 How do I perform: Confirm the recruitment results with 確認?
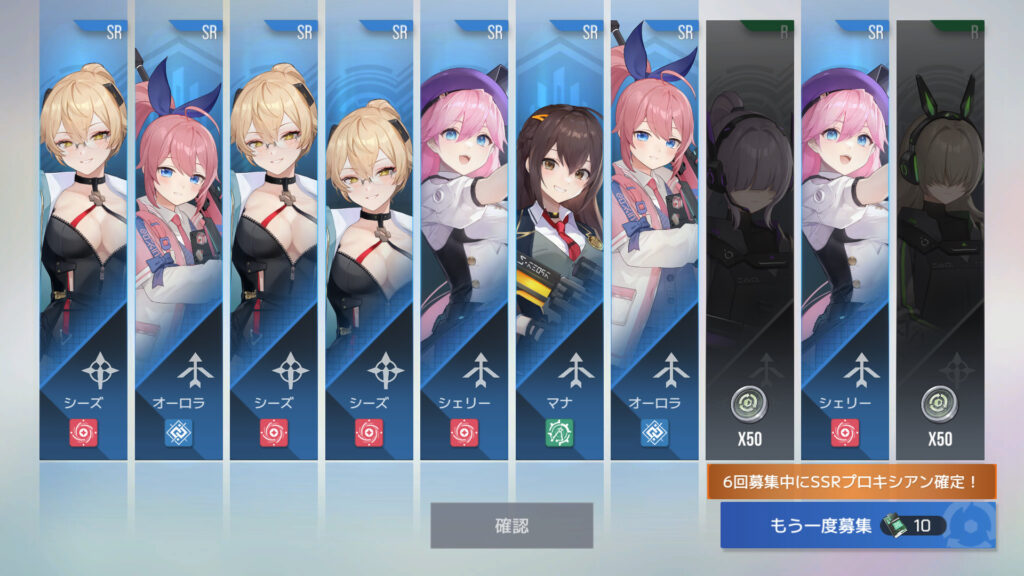point(511,525)
